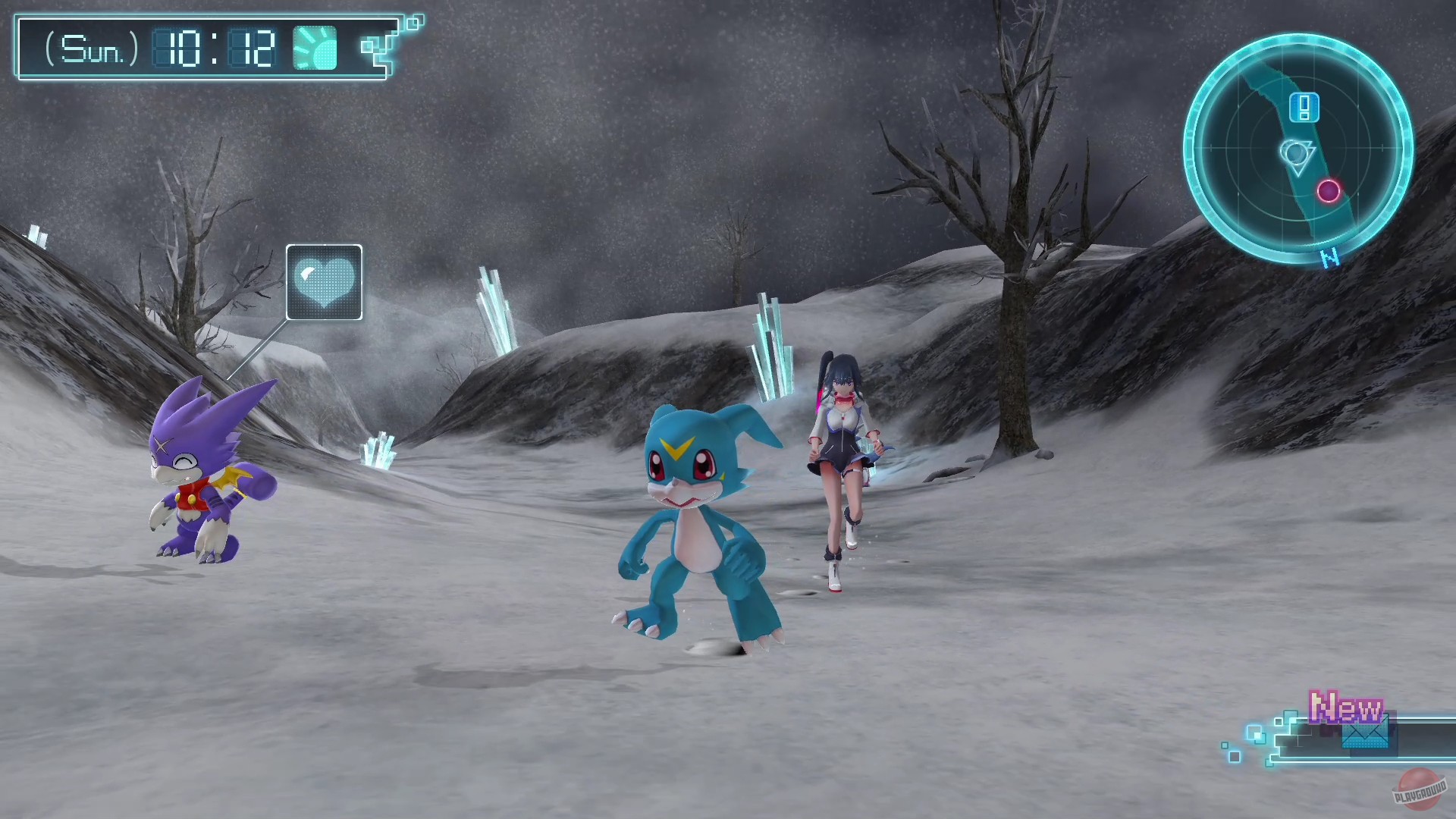
Task: Click the red enemy dot on the radar
Action: 1327,191
